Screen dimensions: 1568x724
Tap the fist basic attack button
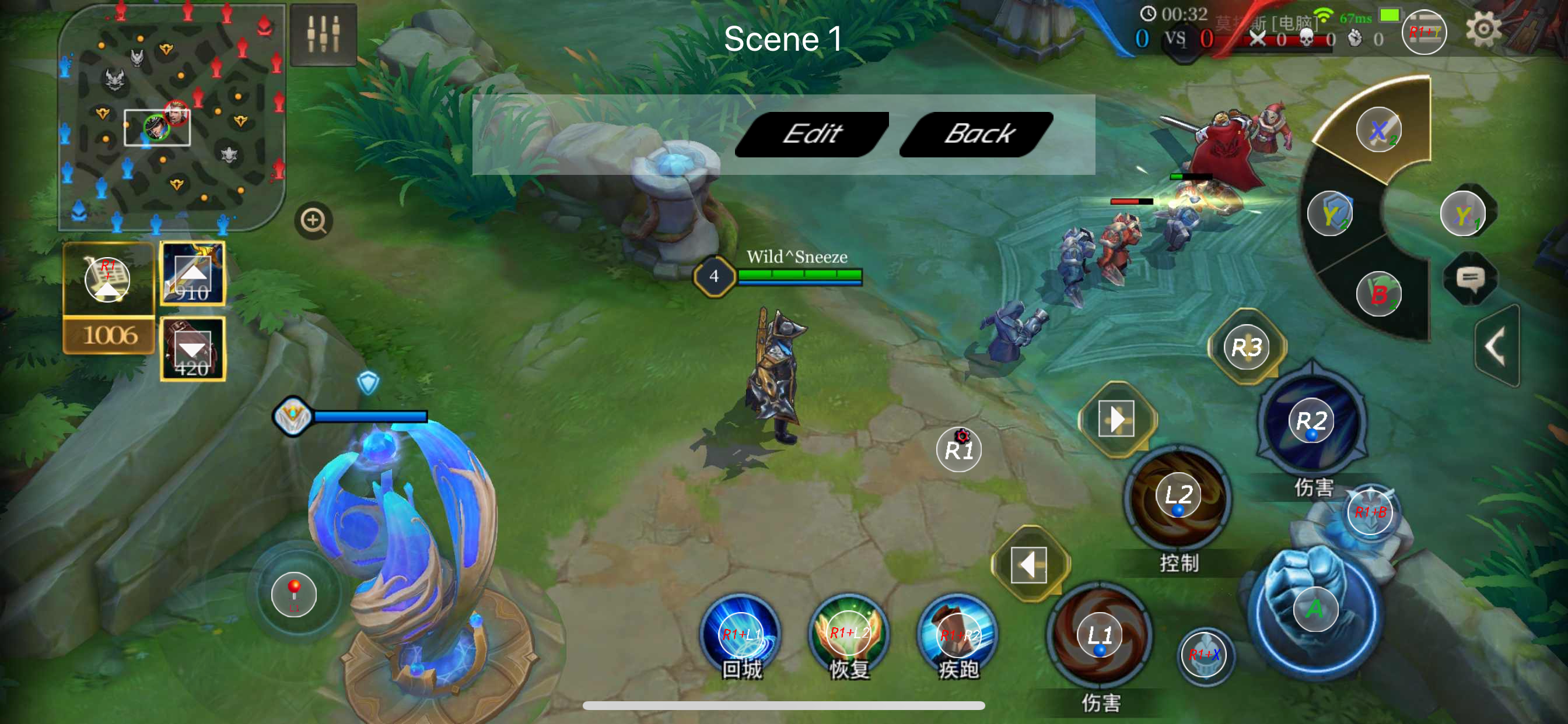click(x=1315, y=609)
